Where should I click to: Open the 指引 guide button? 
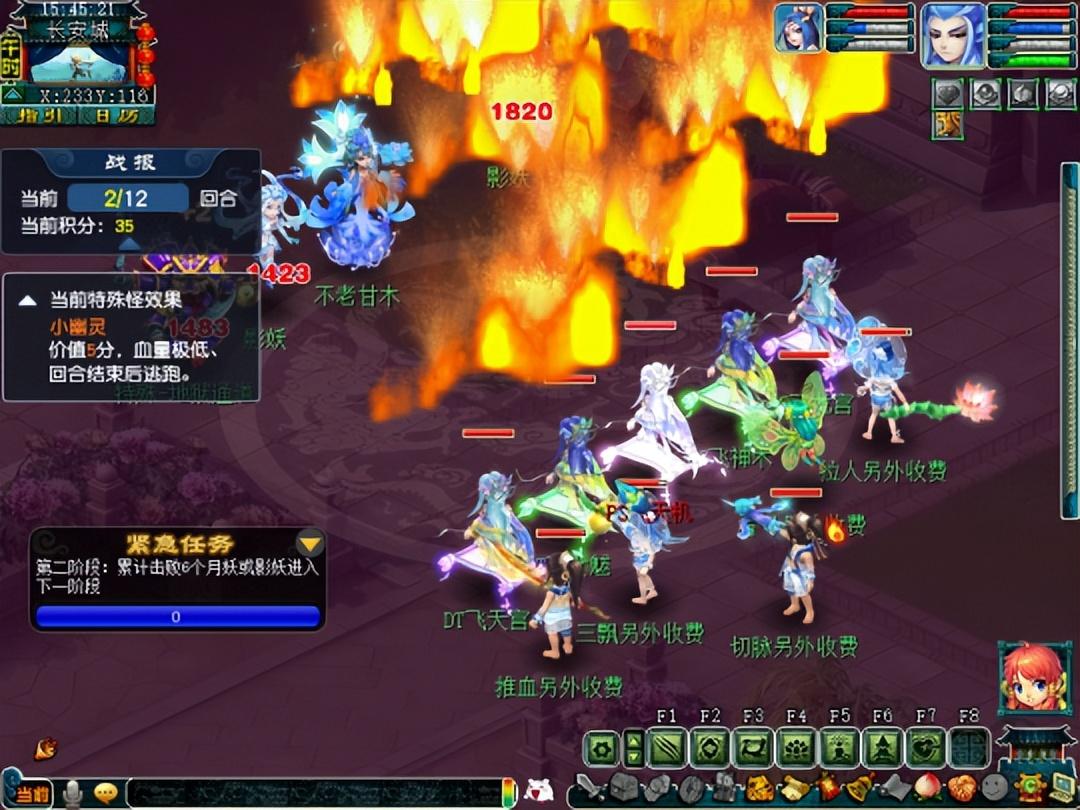point(40,116)
